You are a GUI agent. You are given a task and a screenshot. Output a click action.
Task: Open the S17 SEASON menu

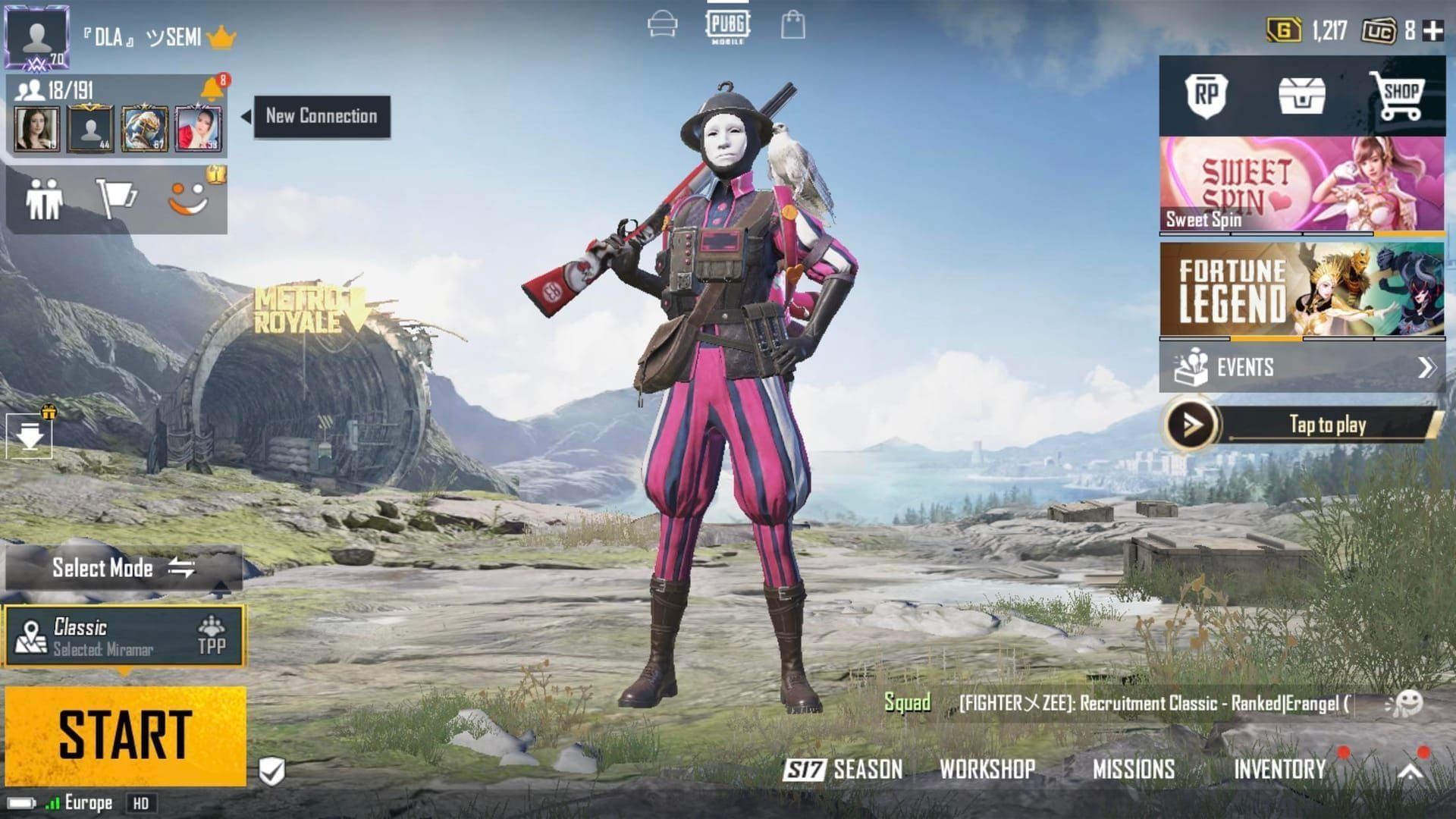(843, 770)
